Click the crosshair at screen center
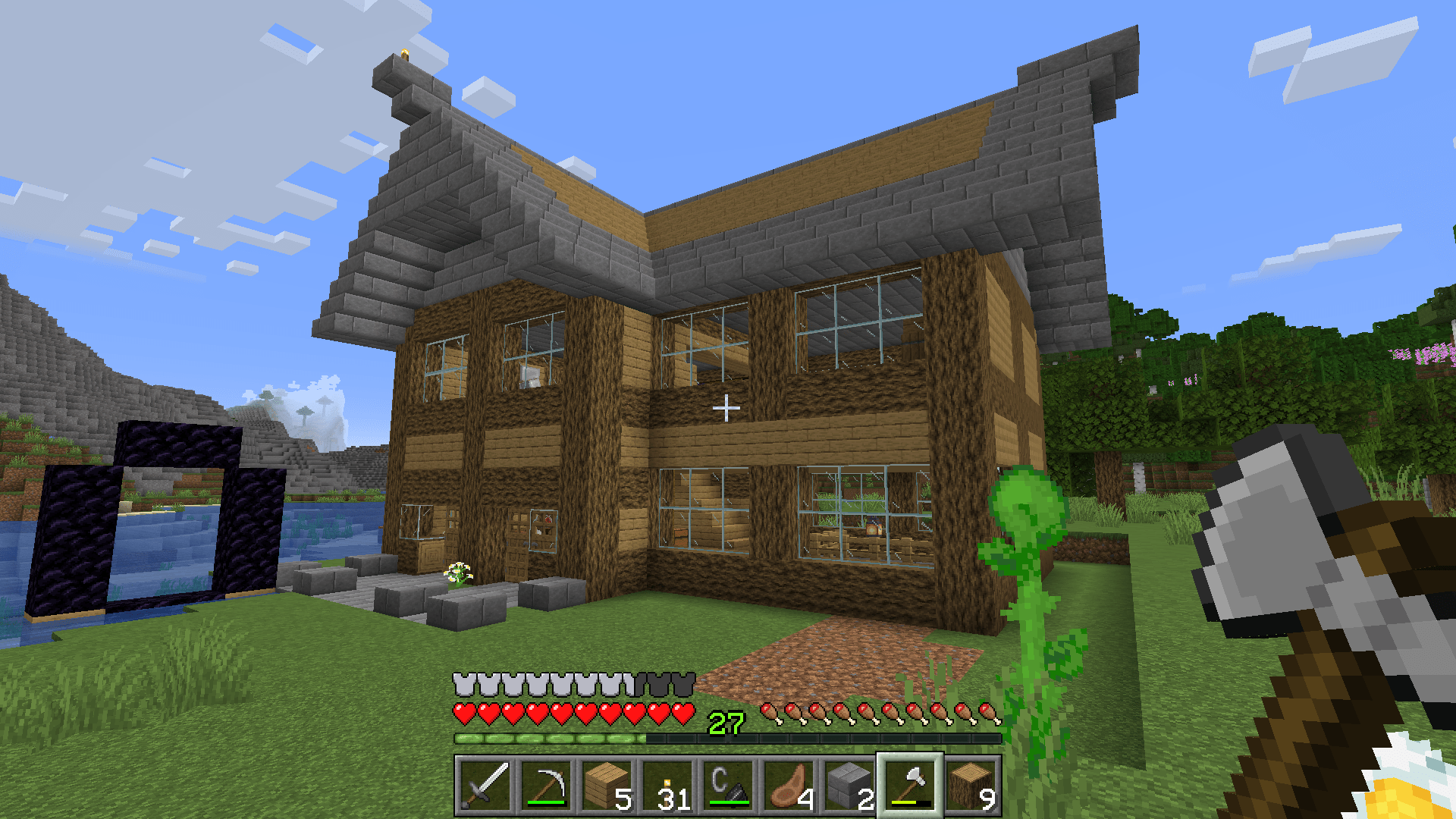This screenshot has height=819, width=1456. pyautogui.click(x=727, y=408)
